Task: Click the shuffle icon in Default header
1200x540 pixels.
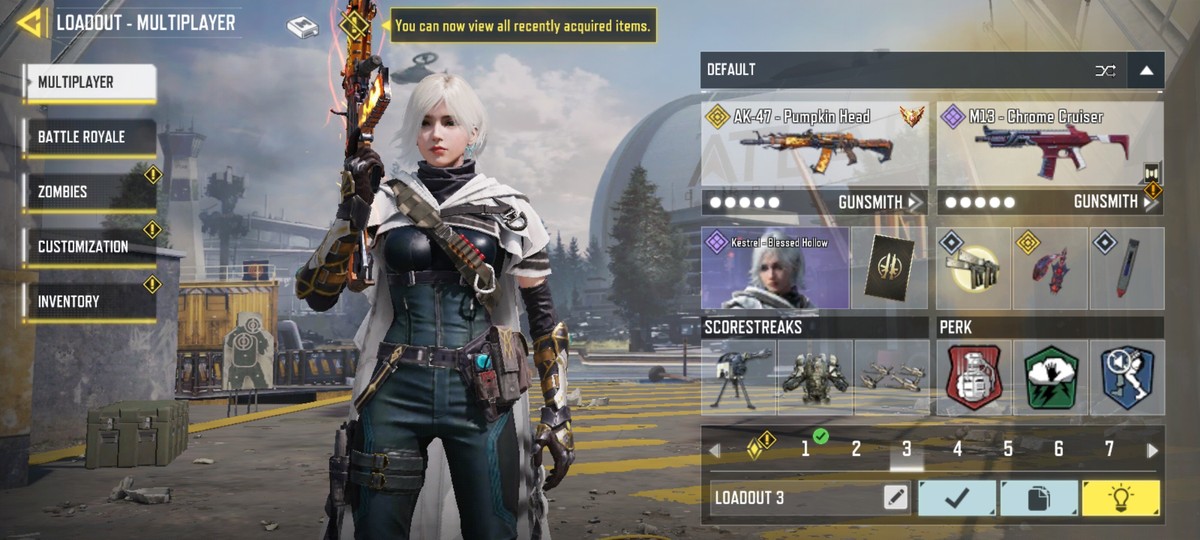Action: [x=1105, y=70]
